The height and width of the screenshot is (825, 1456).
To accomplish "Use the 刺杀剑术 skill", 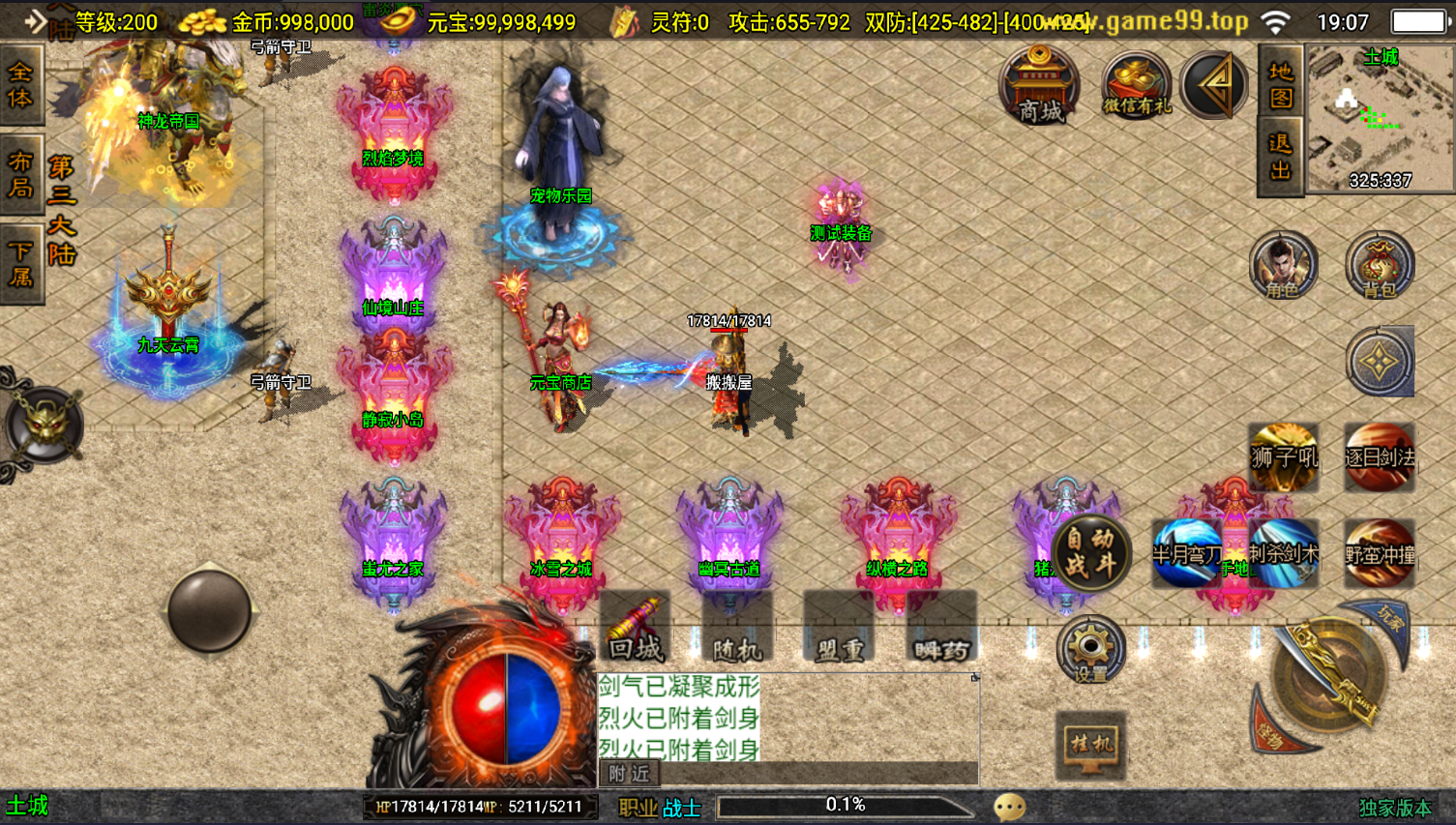I will [1283, 553].
